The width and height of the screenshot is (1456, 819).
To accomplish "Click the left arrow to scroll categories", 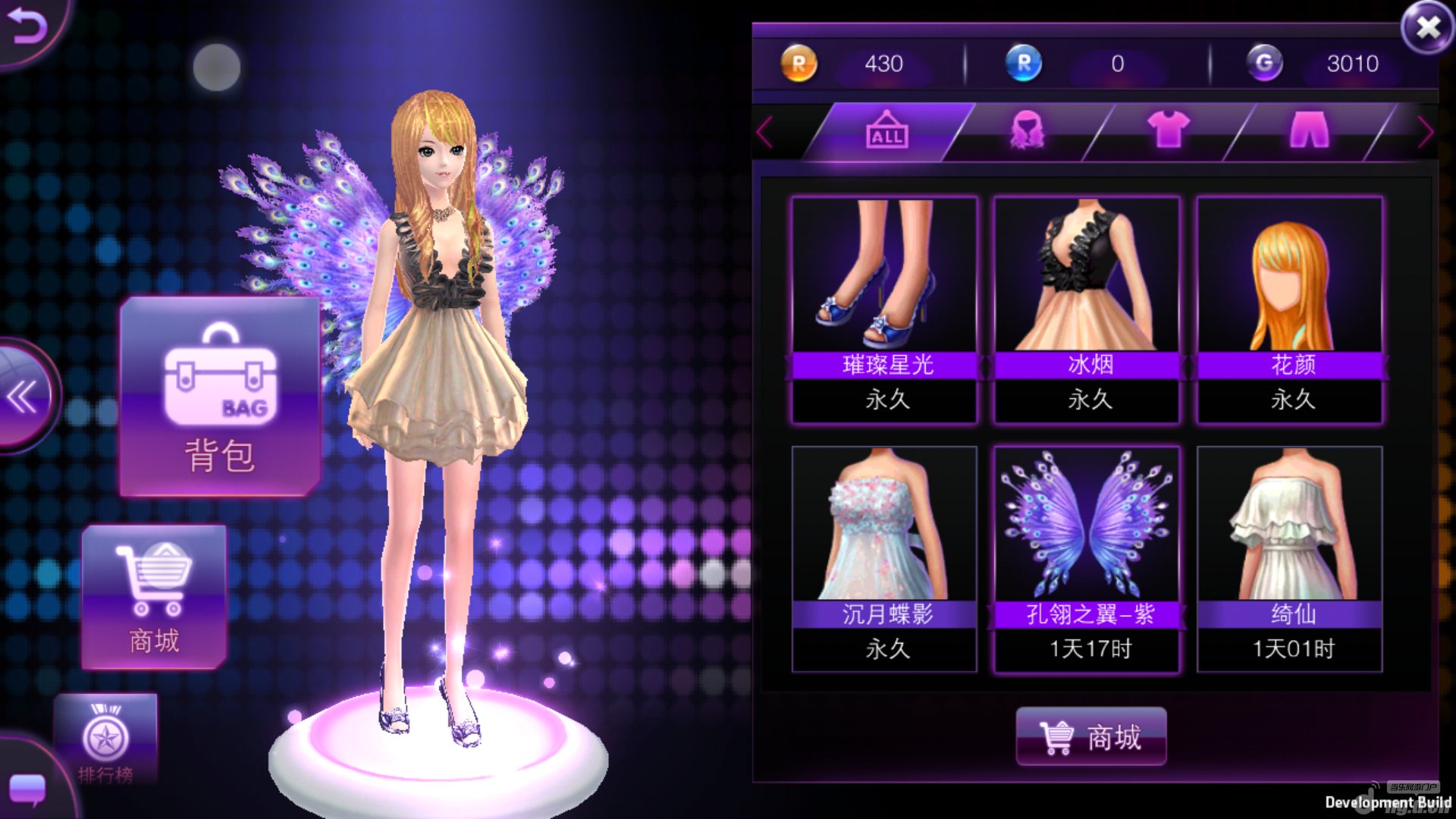I will tap(766, 133).
